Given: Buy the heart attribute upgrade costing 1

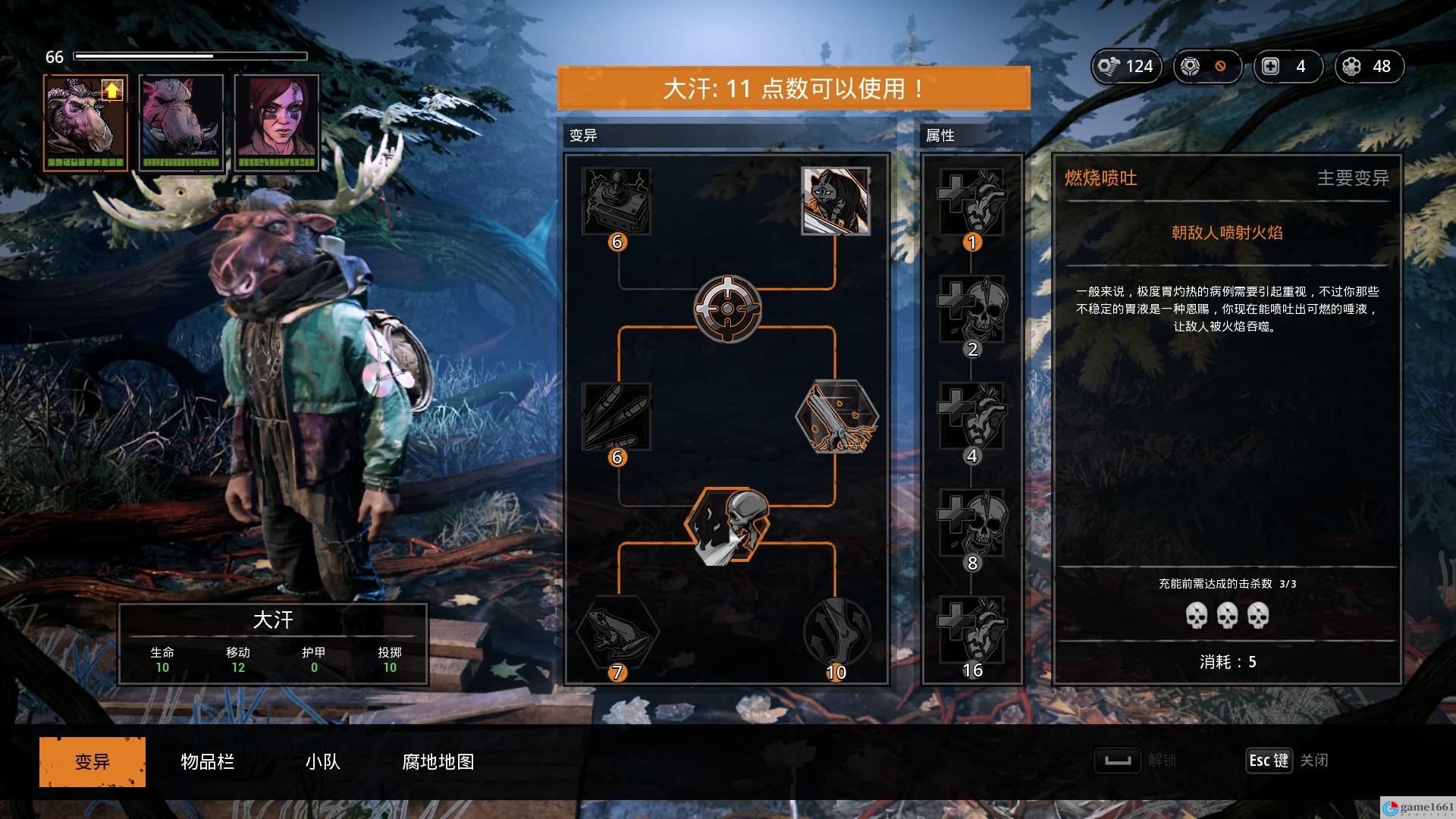Looking at the screenshot, I should 971,202.
